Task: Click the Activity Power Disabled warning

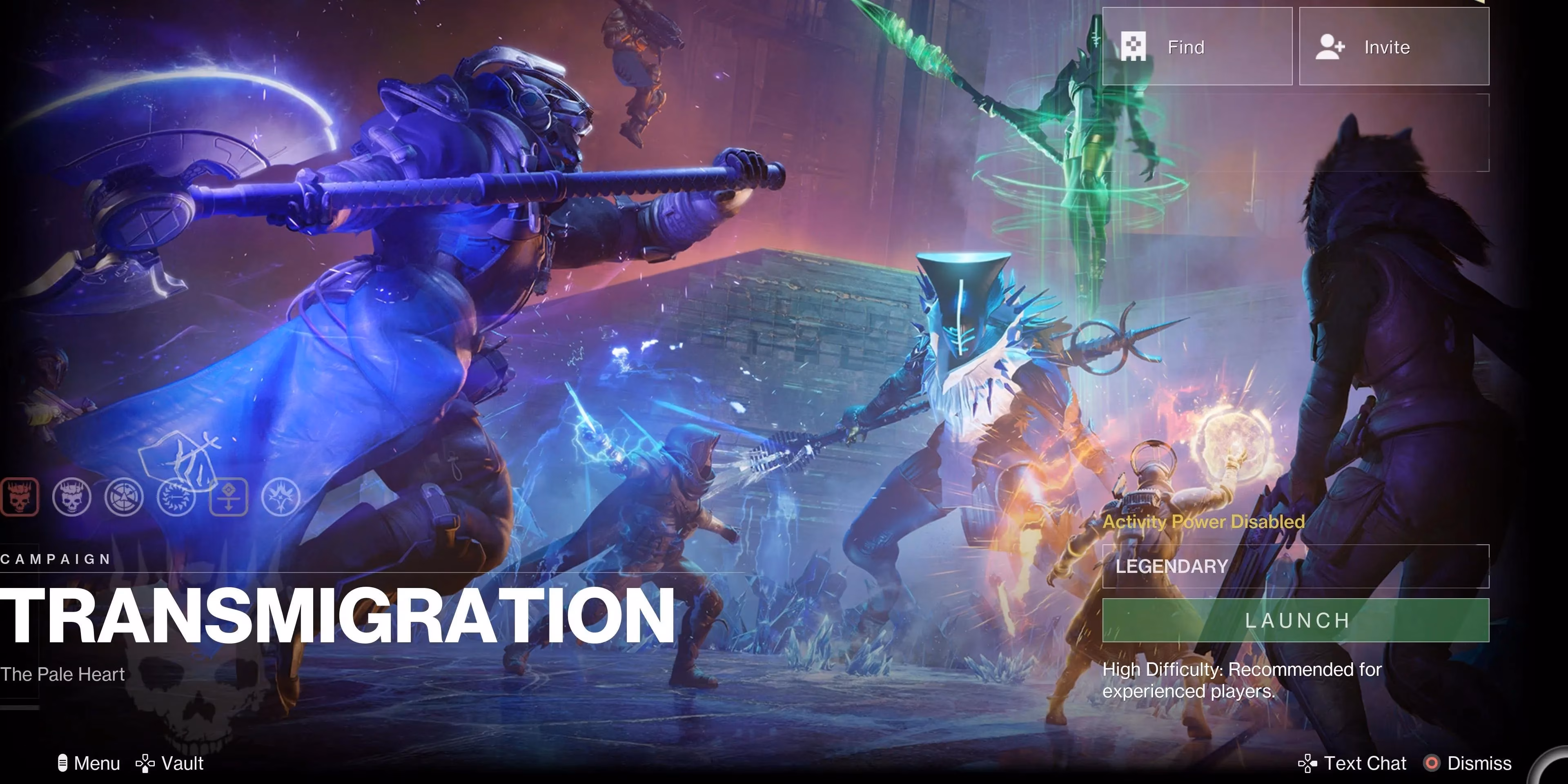Action: [x=1205, y=522]
